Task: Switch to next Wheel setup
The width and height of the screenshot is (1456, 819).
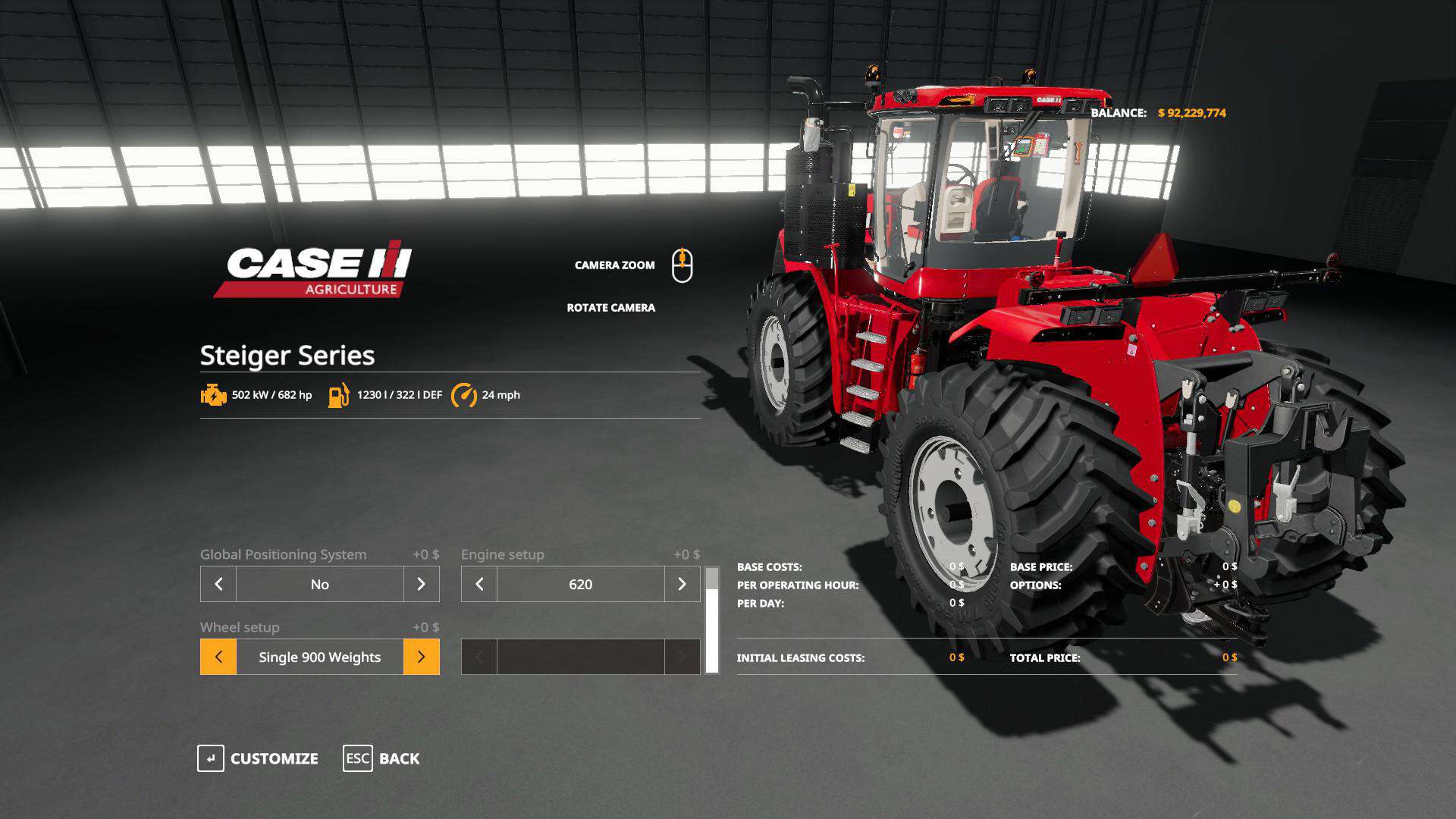Action: [x=421, y=657]
